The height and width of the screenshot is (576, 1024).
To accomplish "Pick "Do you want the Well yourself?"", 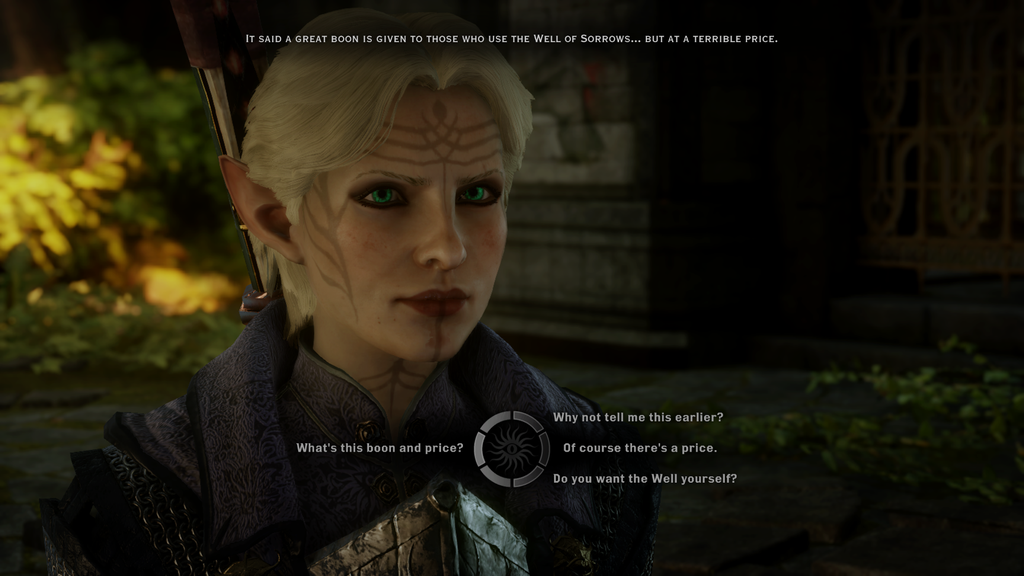I will pyautogui.click(x=645, y=479).
